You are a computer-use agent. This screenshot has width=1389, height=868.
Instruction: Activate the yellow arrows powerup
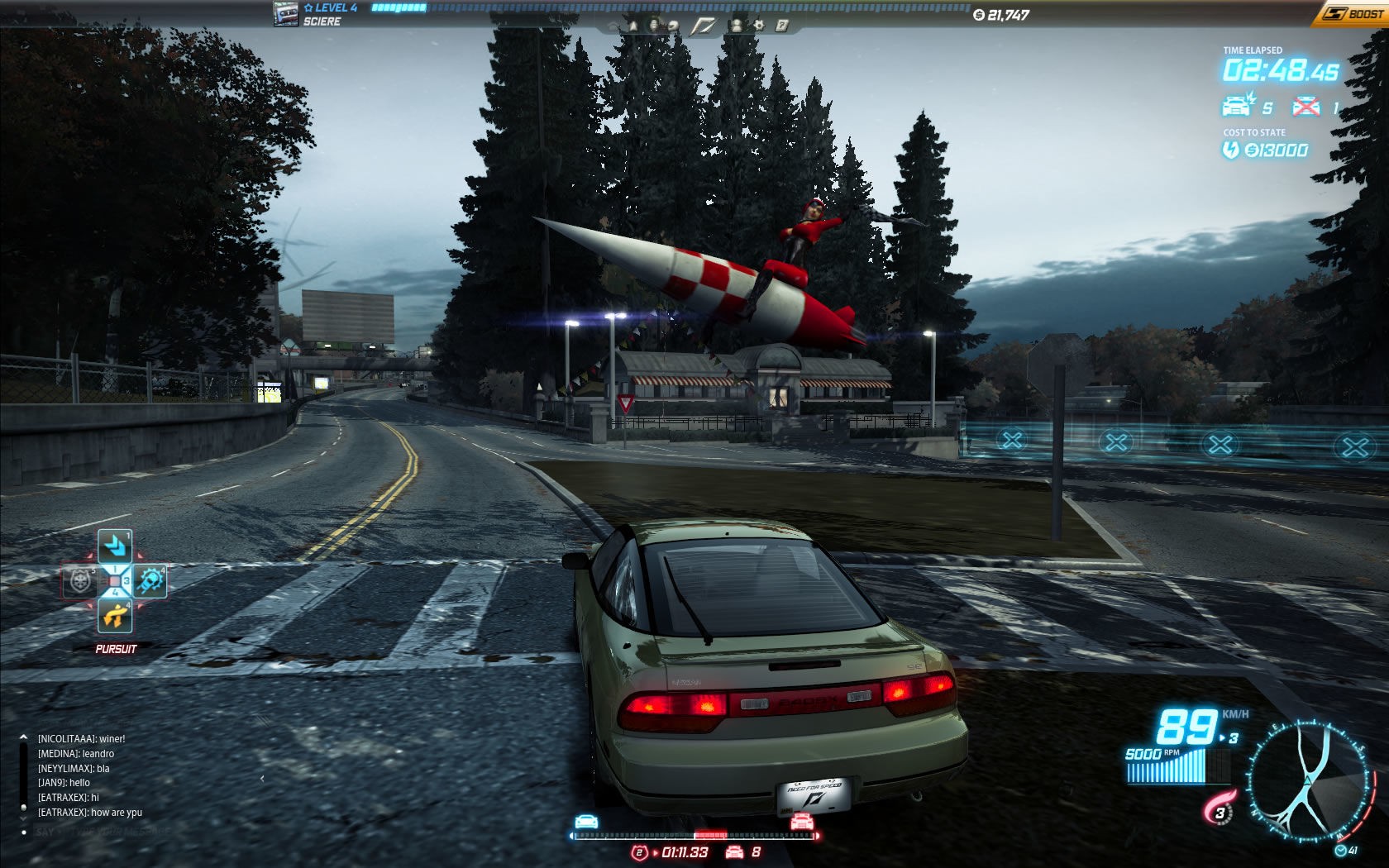click(115, 616)
